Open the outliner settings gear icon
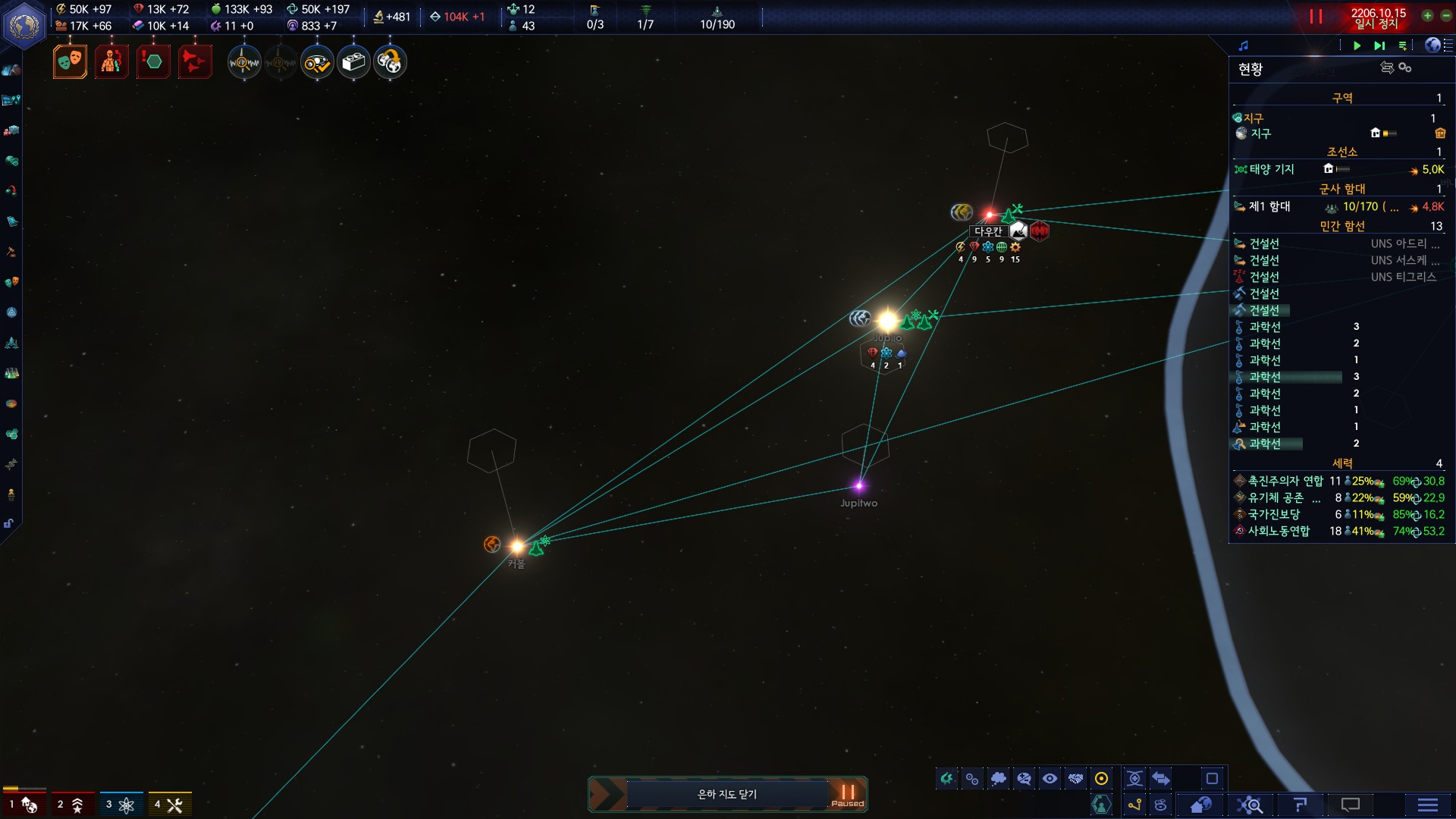Viewport: 1456px width, 819px height. click(1405, 68)
